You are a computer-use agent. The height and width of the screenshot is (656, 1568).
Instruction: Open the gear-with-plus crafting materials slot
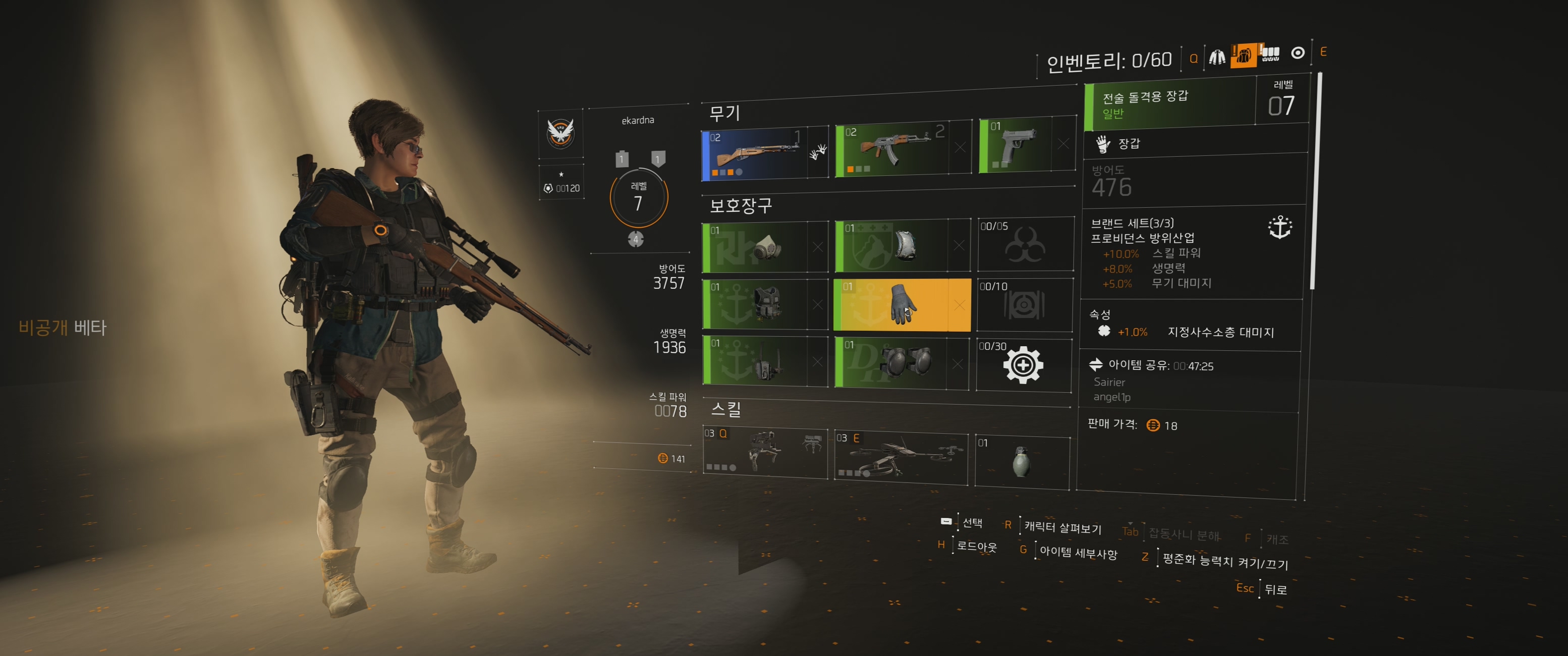pos(1023,365)
